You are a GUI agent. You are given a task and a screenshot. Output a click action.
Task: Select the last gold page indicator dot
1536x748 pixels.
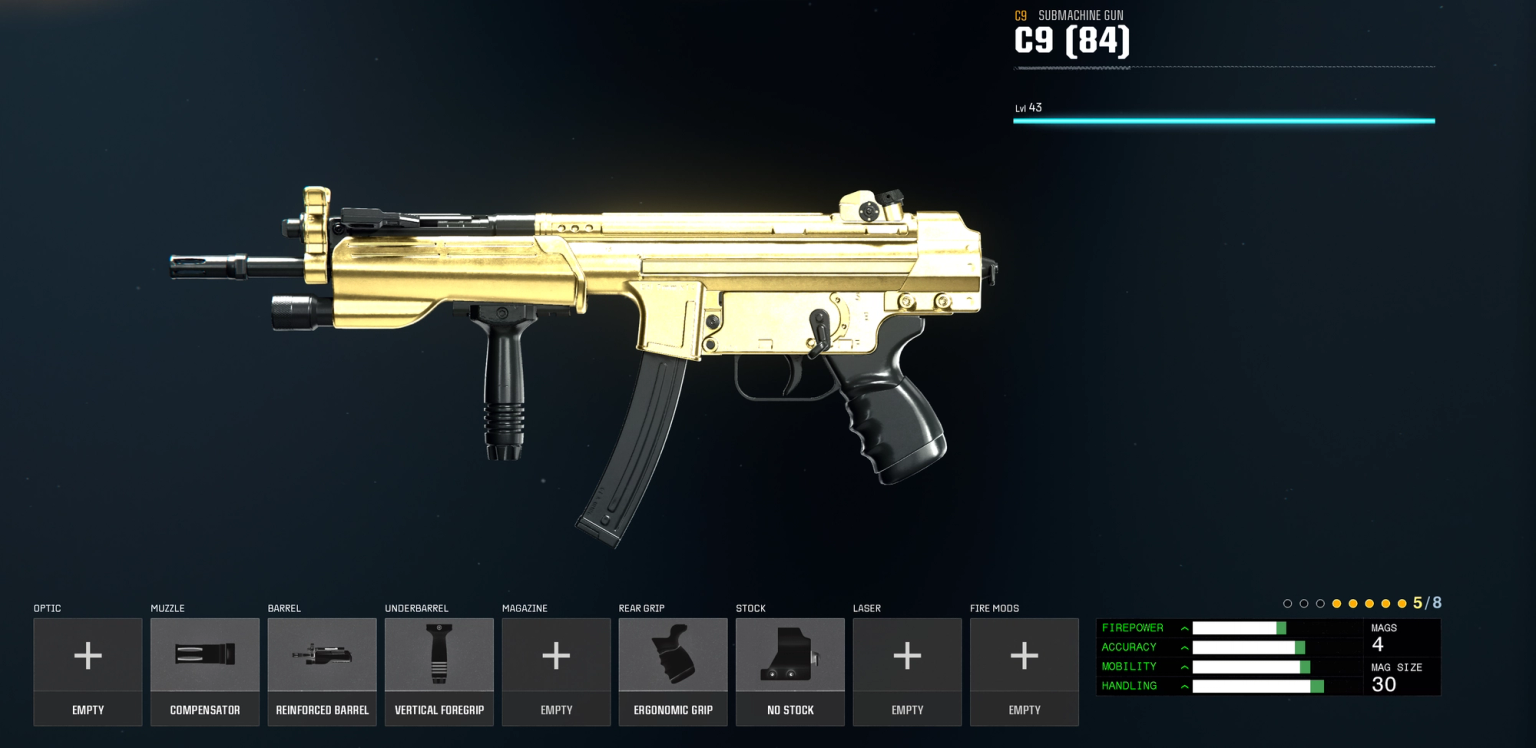1401,603
